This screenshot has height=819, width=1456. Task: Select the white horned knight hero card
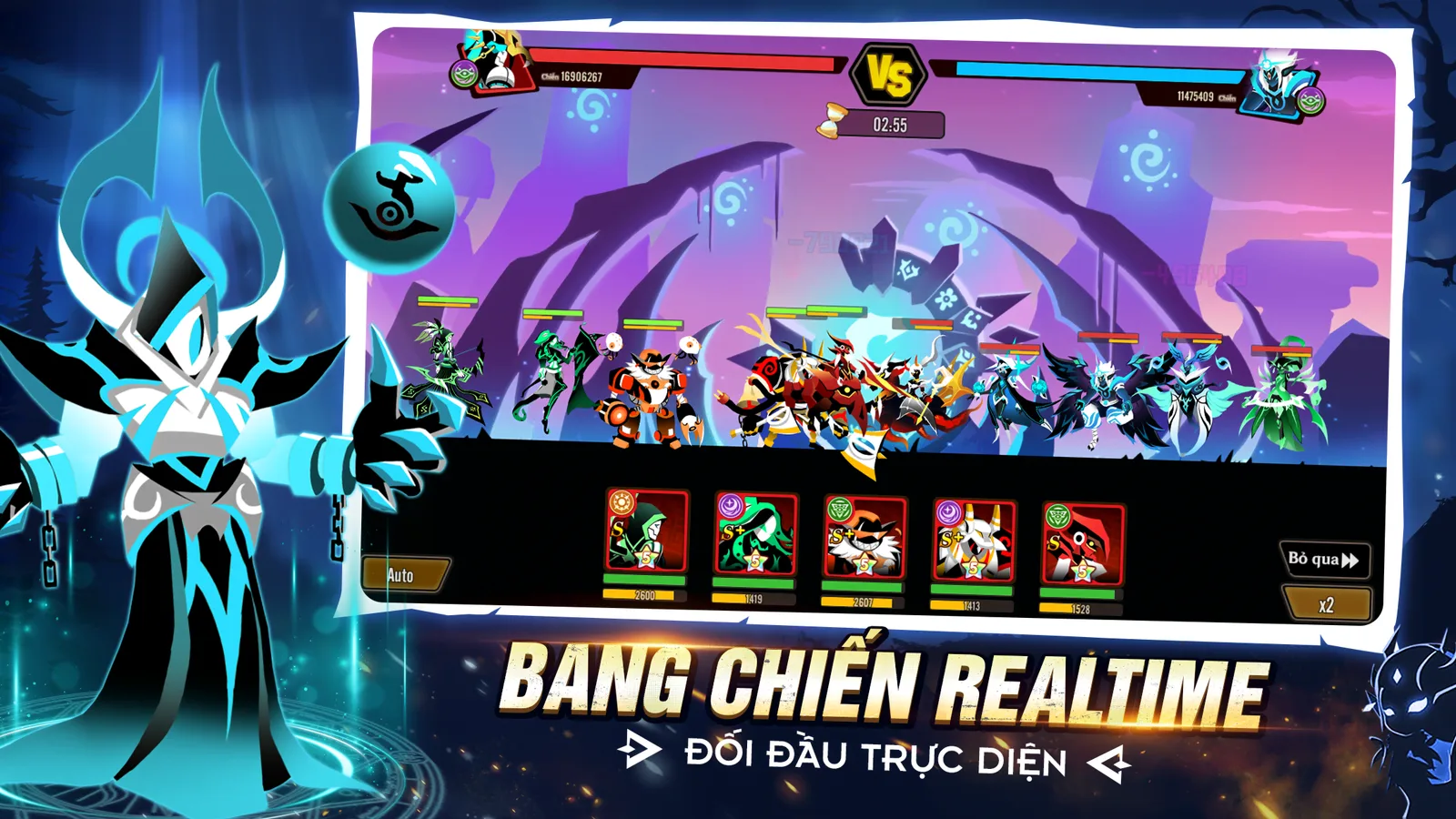(x=973, y=541)
